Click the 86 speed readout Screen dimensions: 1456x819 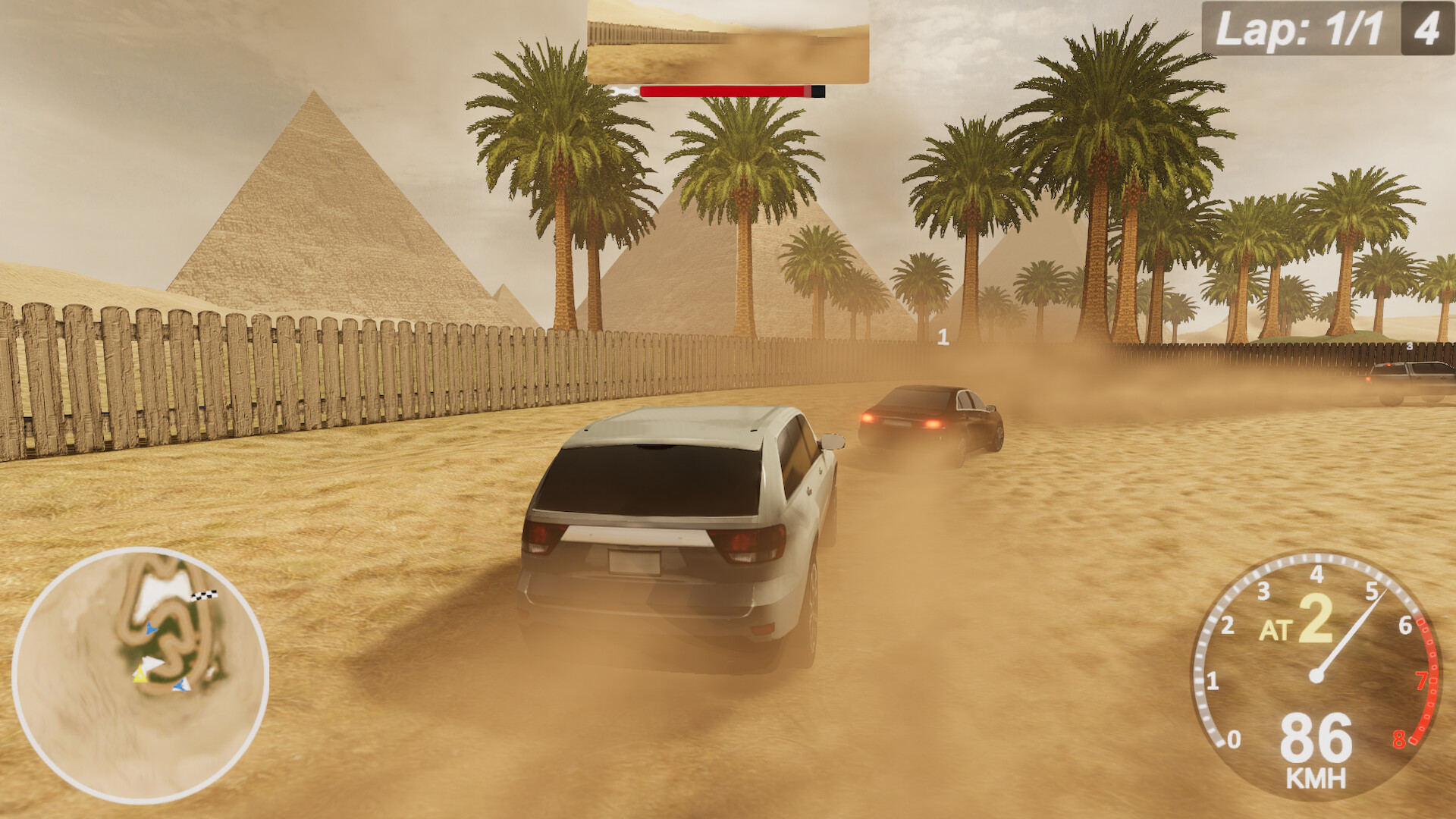click(x=1317, y=737)
